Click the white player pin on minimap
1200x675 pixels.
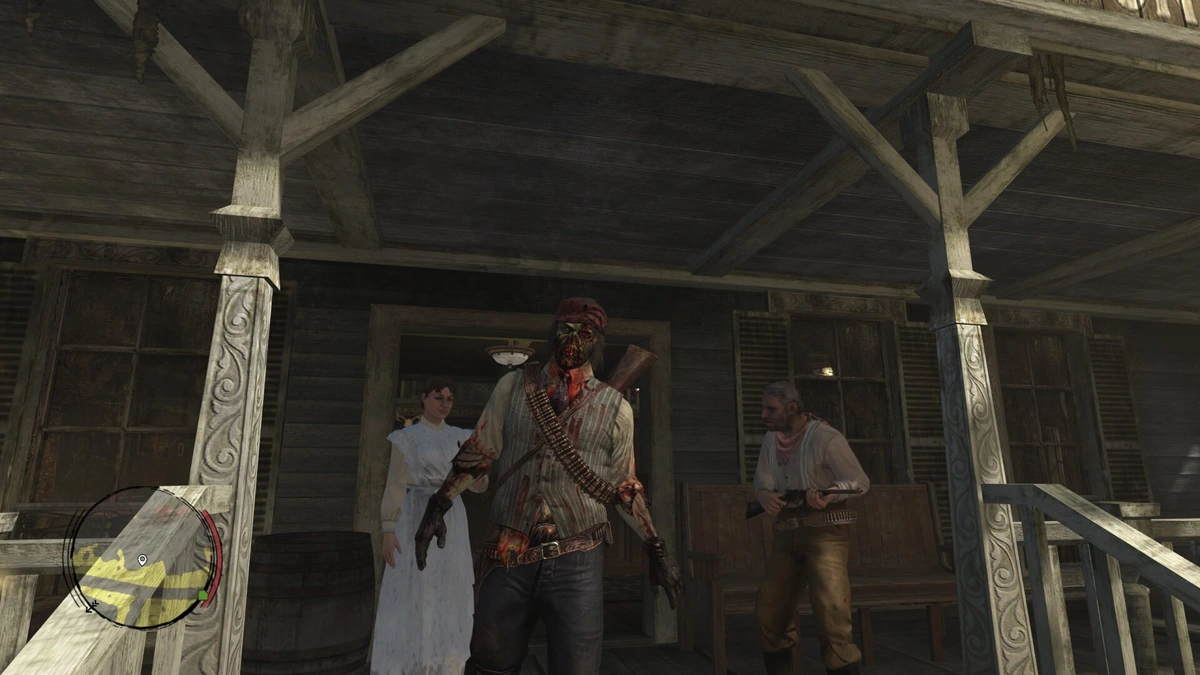(x=142, y=560)
